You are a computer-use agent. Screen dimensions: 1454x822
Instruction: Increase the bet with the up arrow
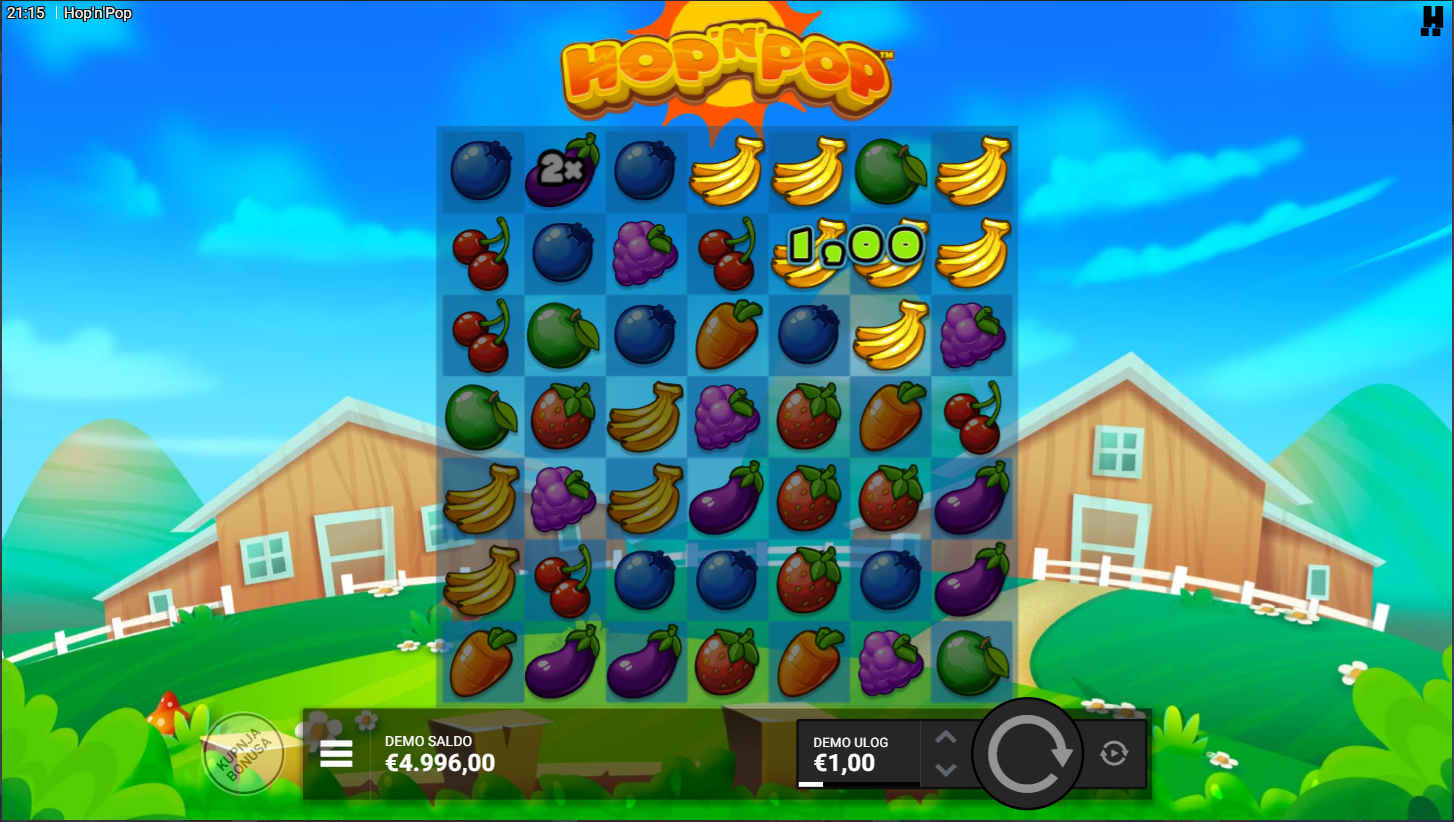coord(946,738)
